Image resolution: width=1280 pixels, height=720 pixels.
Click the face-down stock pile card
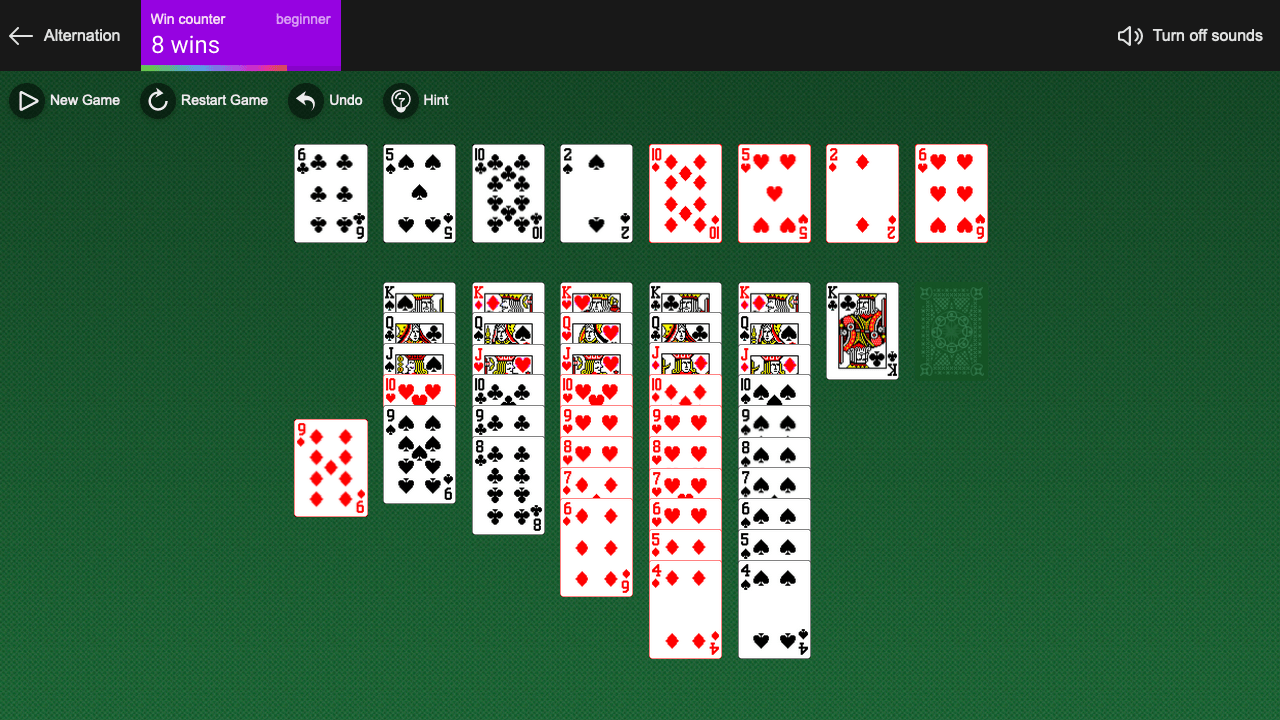tap(950, 330)
